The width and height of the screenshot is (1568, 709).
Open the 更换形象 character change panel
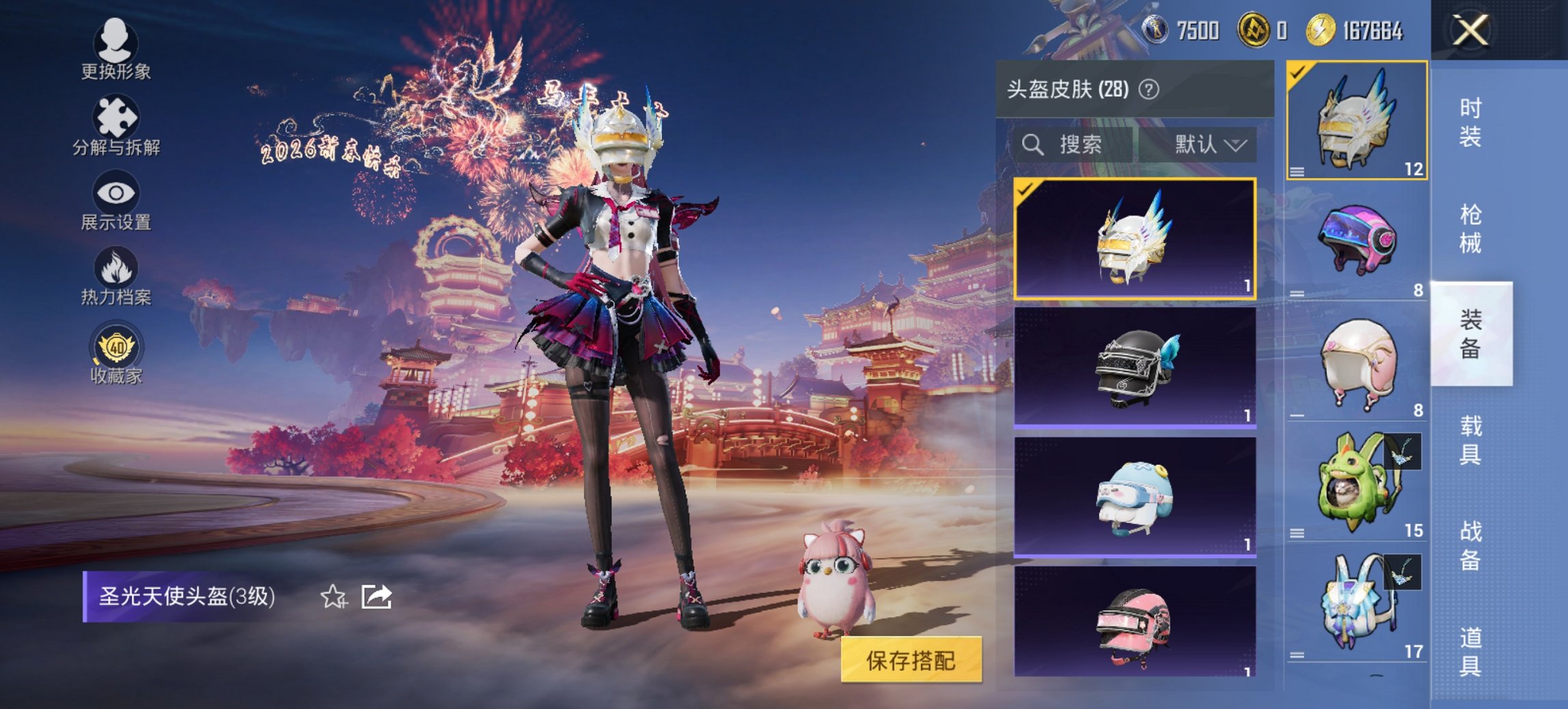(116, 48)
